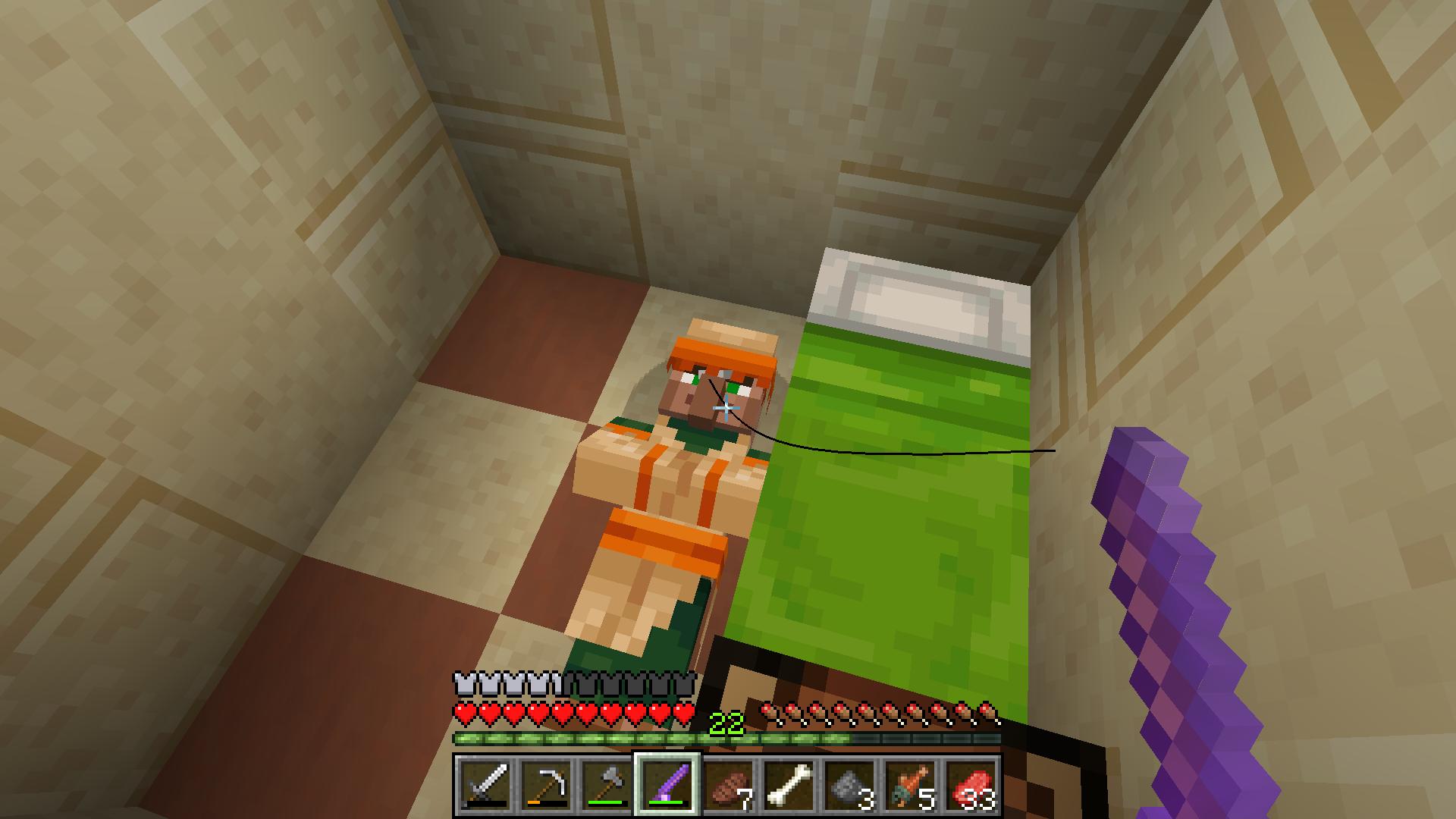This screenshot has height=819, width=1456.
Task: Click the crosshair at screen center
Action: pyautogui.click(x=726, y=409)
